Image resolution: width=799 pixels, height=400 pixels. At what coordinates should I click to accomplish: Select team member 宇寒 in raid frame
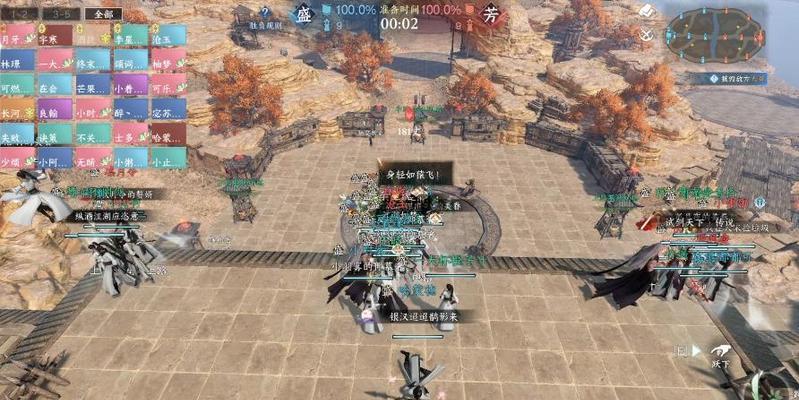click(54, 39)
